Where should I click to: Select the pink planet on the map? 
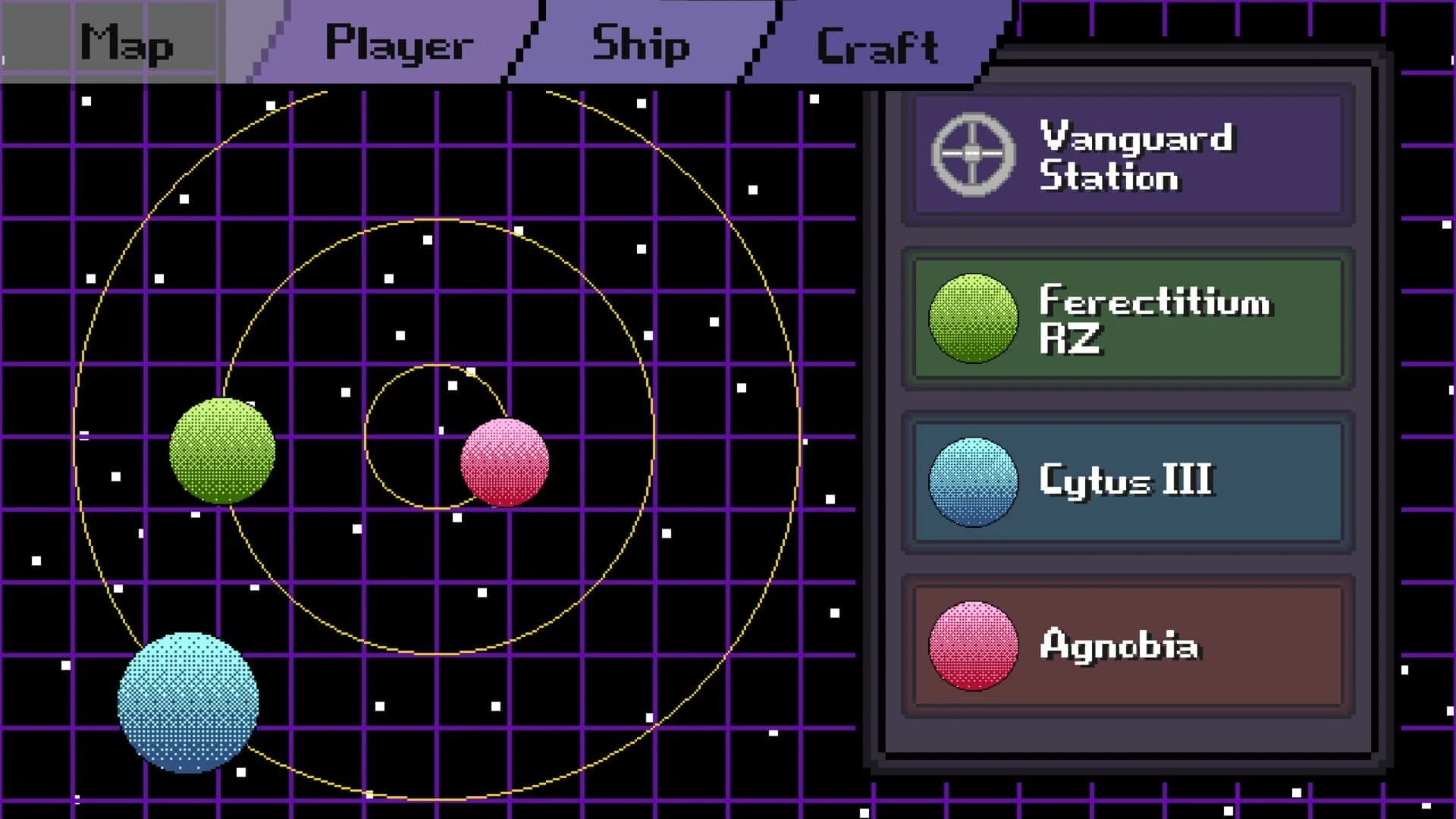point(506,464)
